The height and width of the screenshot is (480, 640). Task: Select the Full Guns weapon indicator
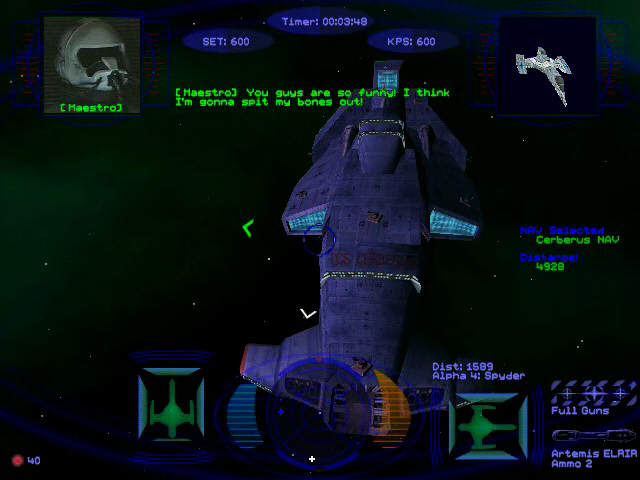pos(594,393)
